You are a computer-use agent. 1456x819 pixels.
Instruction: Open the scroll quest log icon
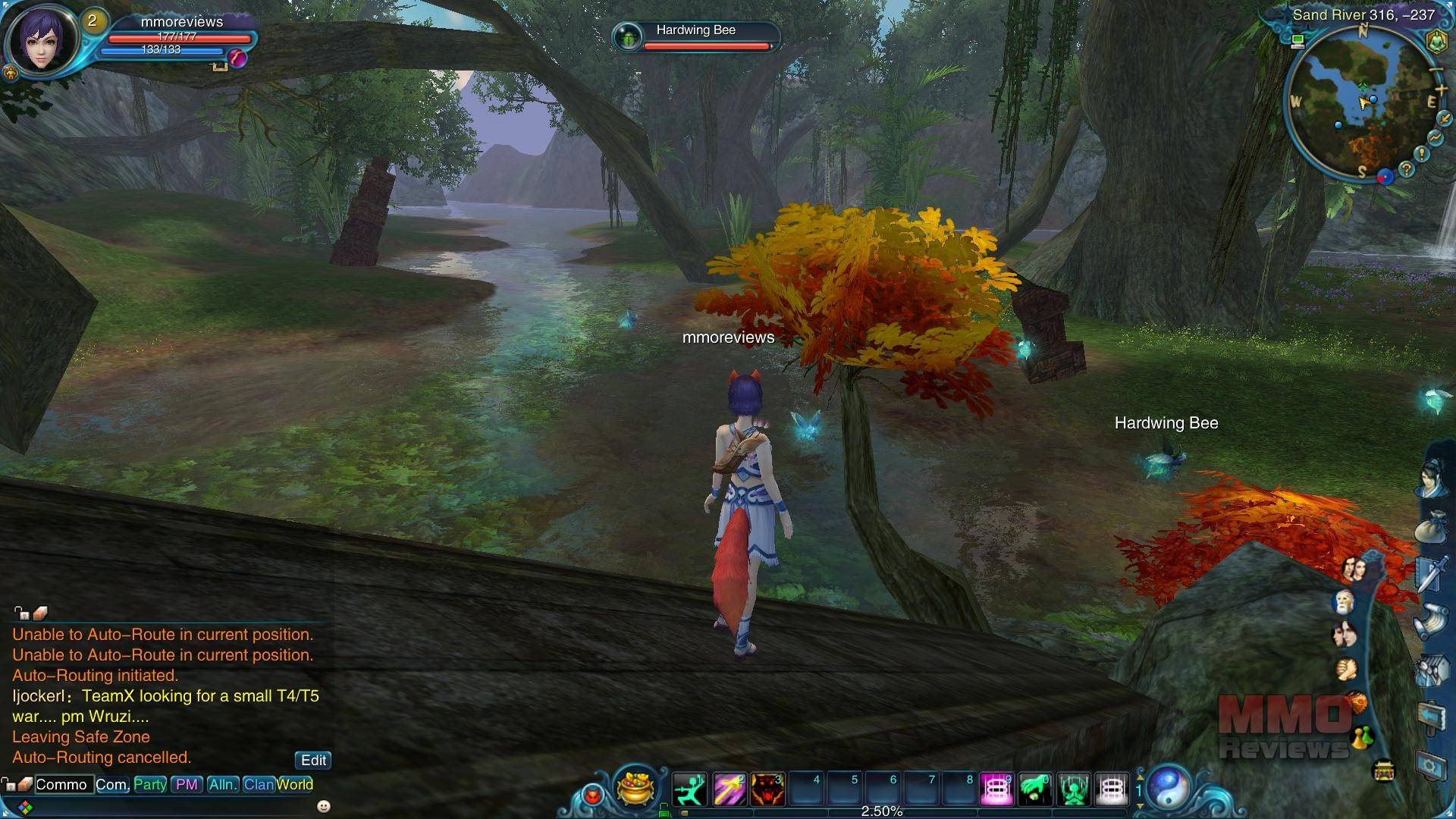point(1432,622)
